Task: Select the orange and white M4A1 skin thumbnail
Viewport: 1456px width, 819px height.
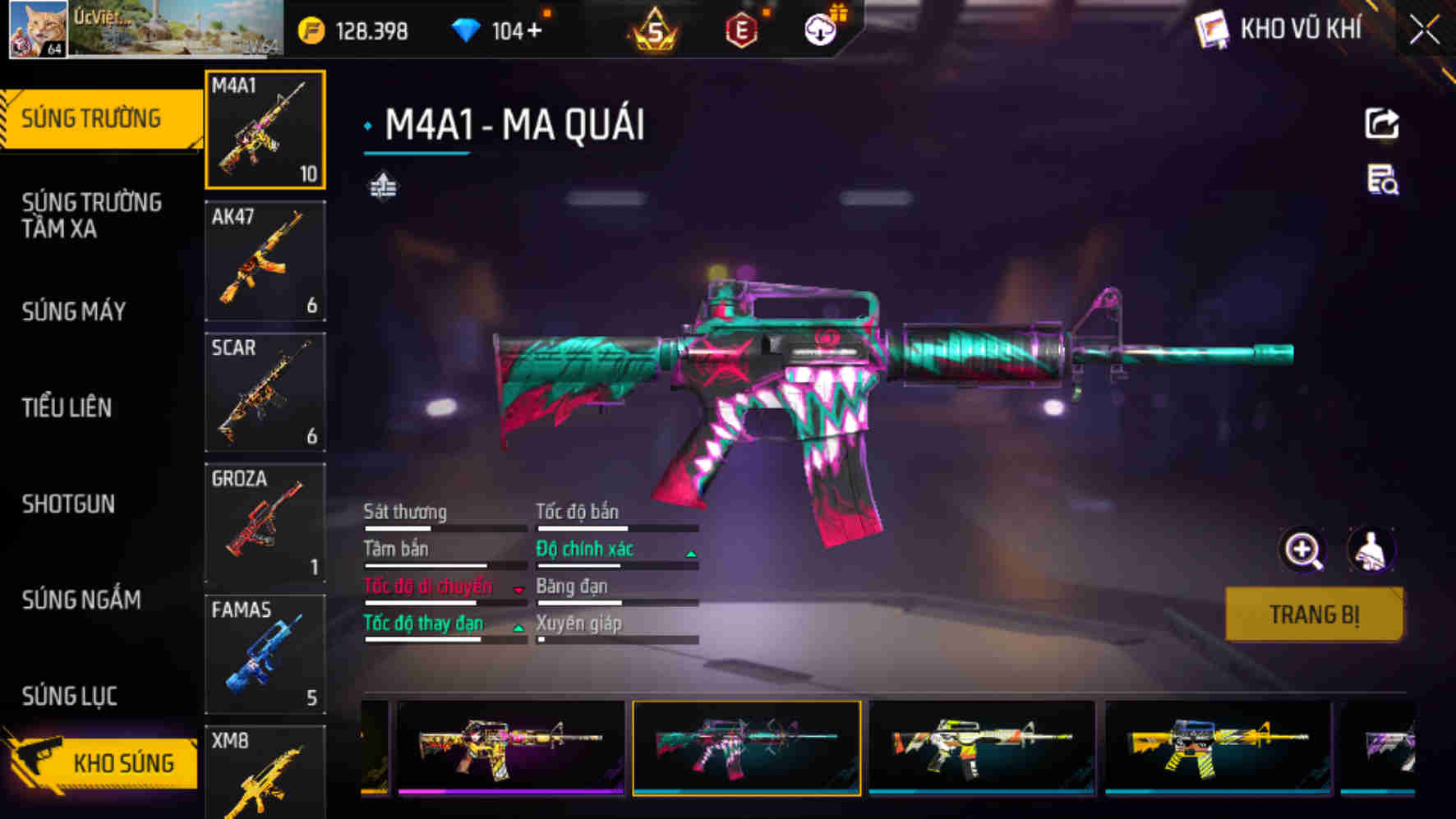Action: (981, 746)
